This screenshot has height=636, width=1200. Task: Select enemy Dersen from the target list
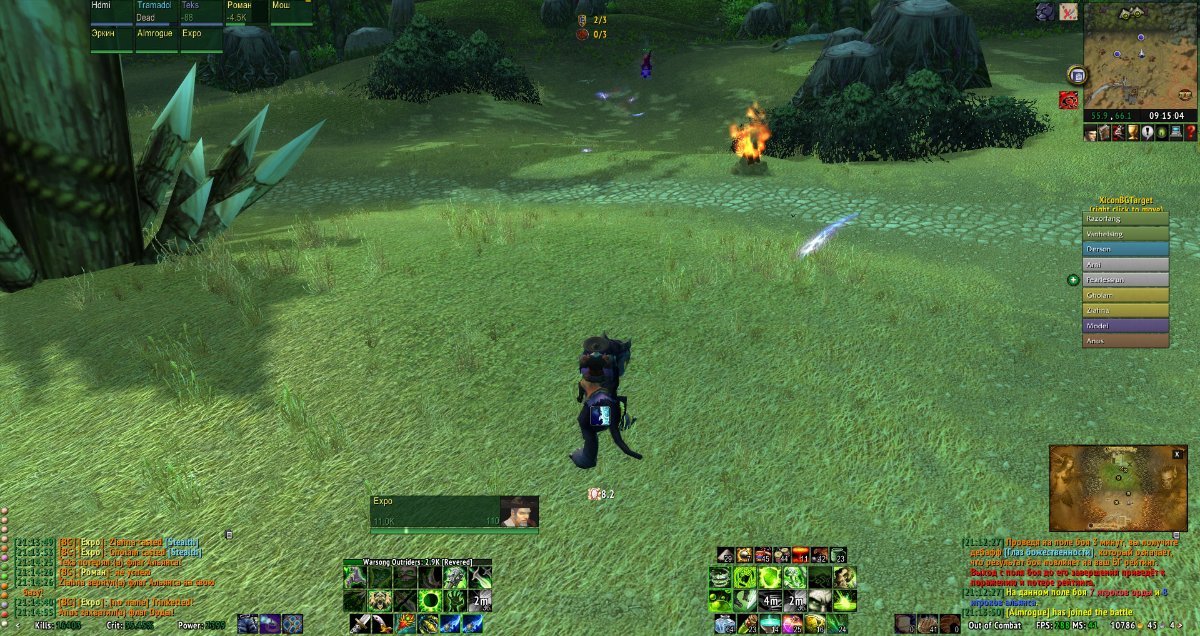click(x=1126, y=248)
